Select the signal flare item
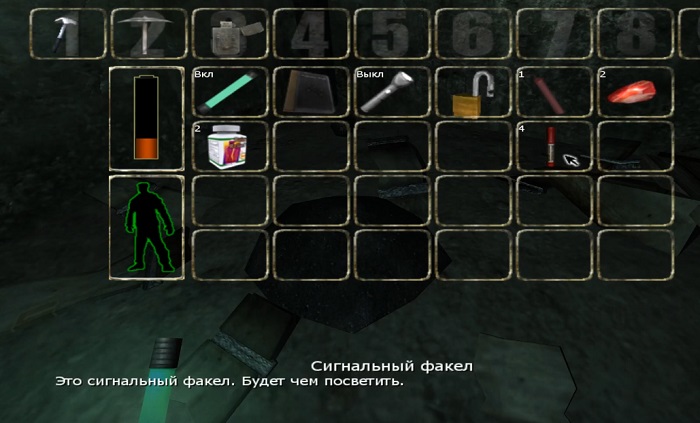The height and width of the screenshot is (423, 700). pyautogui.click(x=551, y=147)
